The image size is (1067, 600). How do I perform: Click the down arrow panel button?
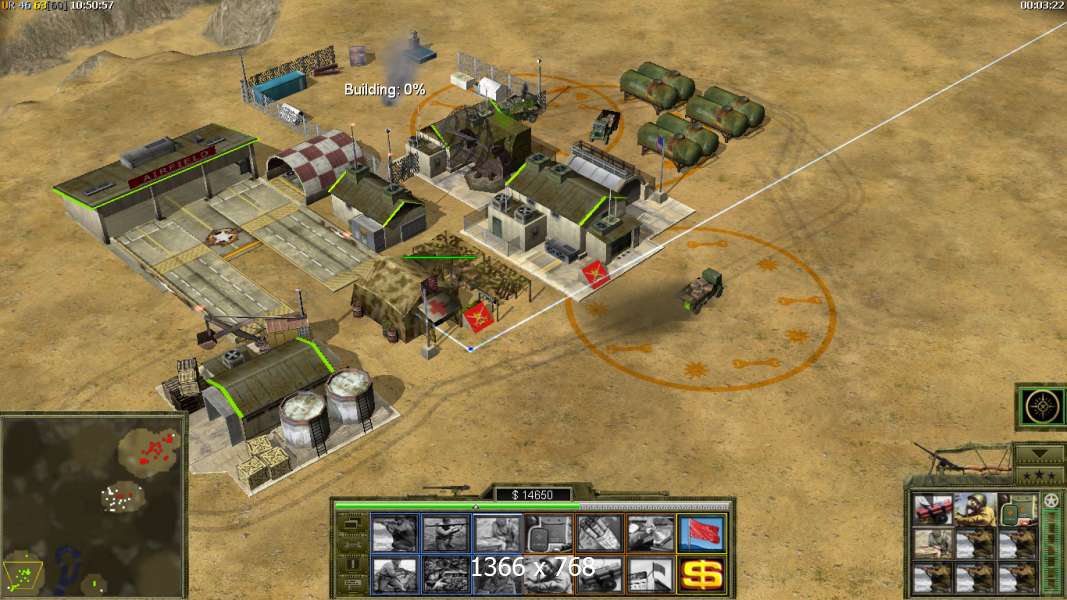tap(1039, 452)
